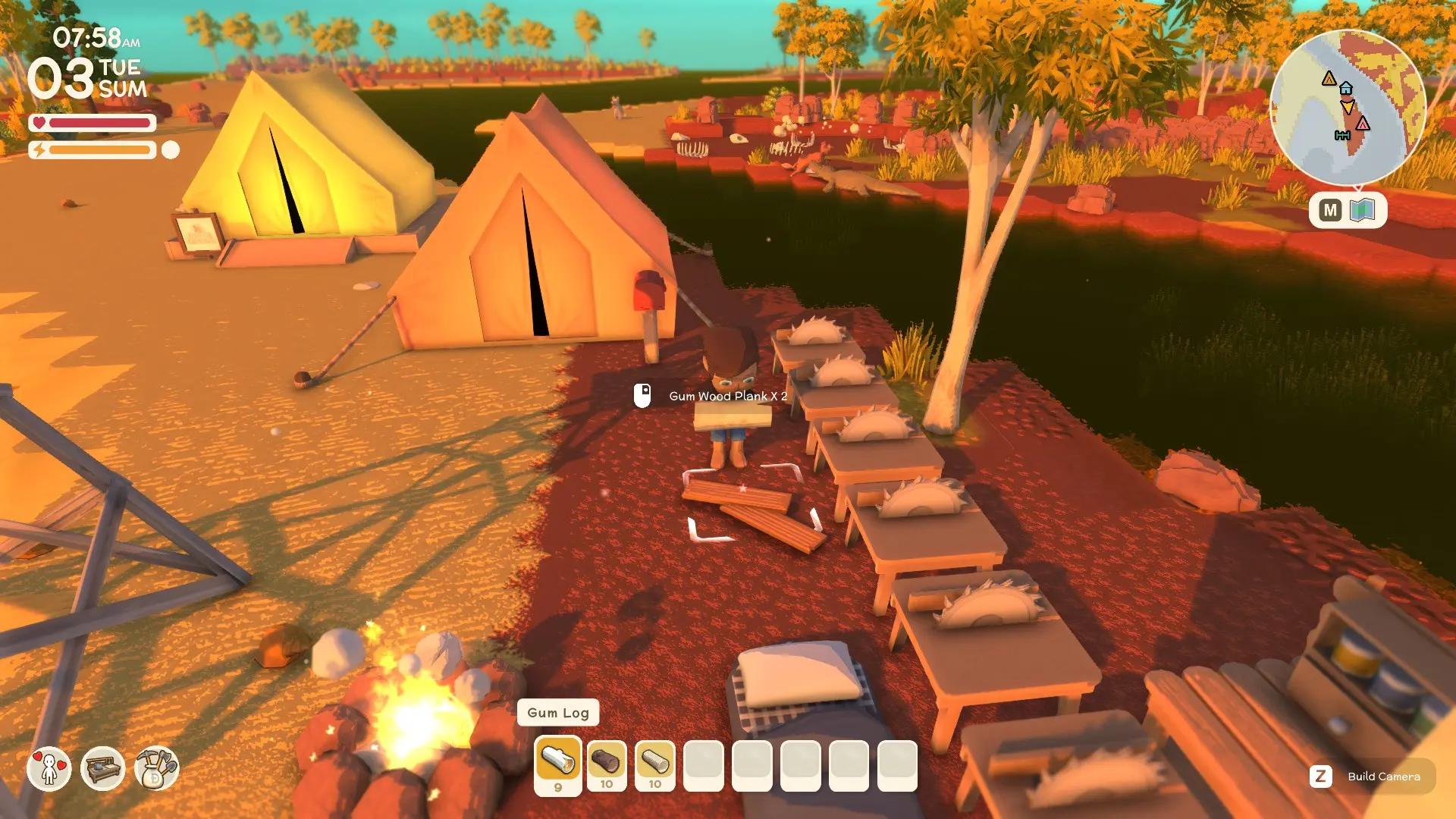
Task: Activate the Build Camera button
Action: pos(1373,777)
